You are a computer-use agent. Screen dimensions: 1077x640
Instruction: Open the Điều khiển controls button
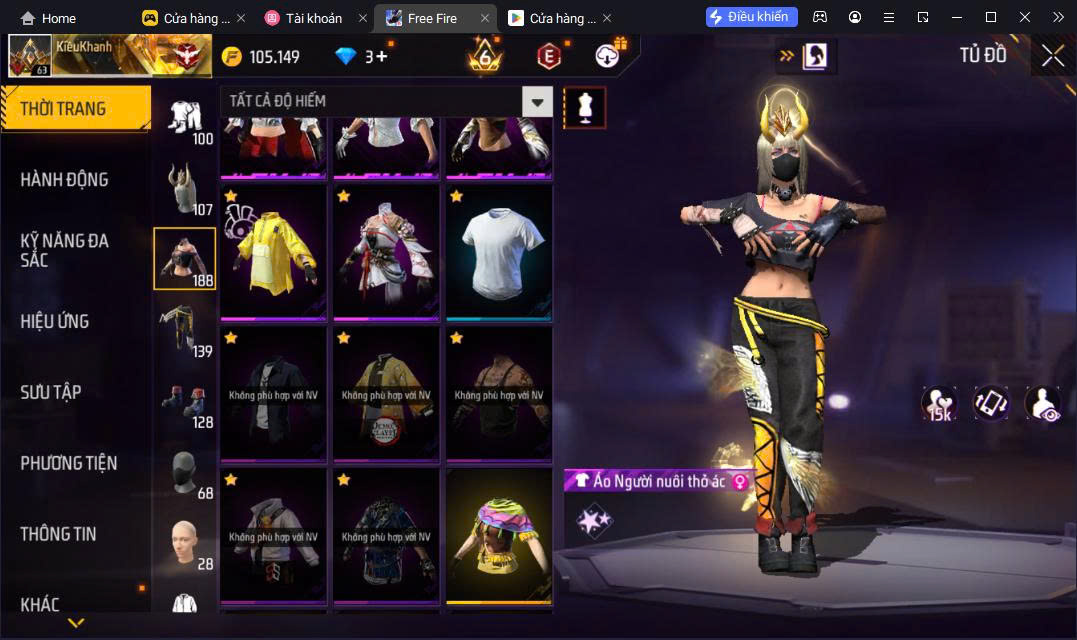click(752, 17)
